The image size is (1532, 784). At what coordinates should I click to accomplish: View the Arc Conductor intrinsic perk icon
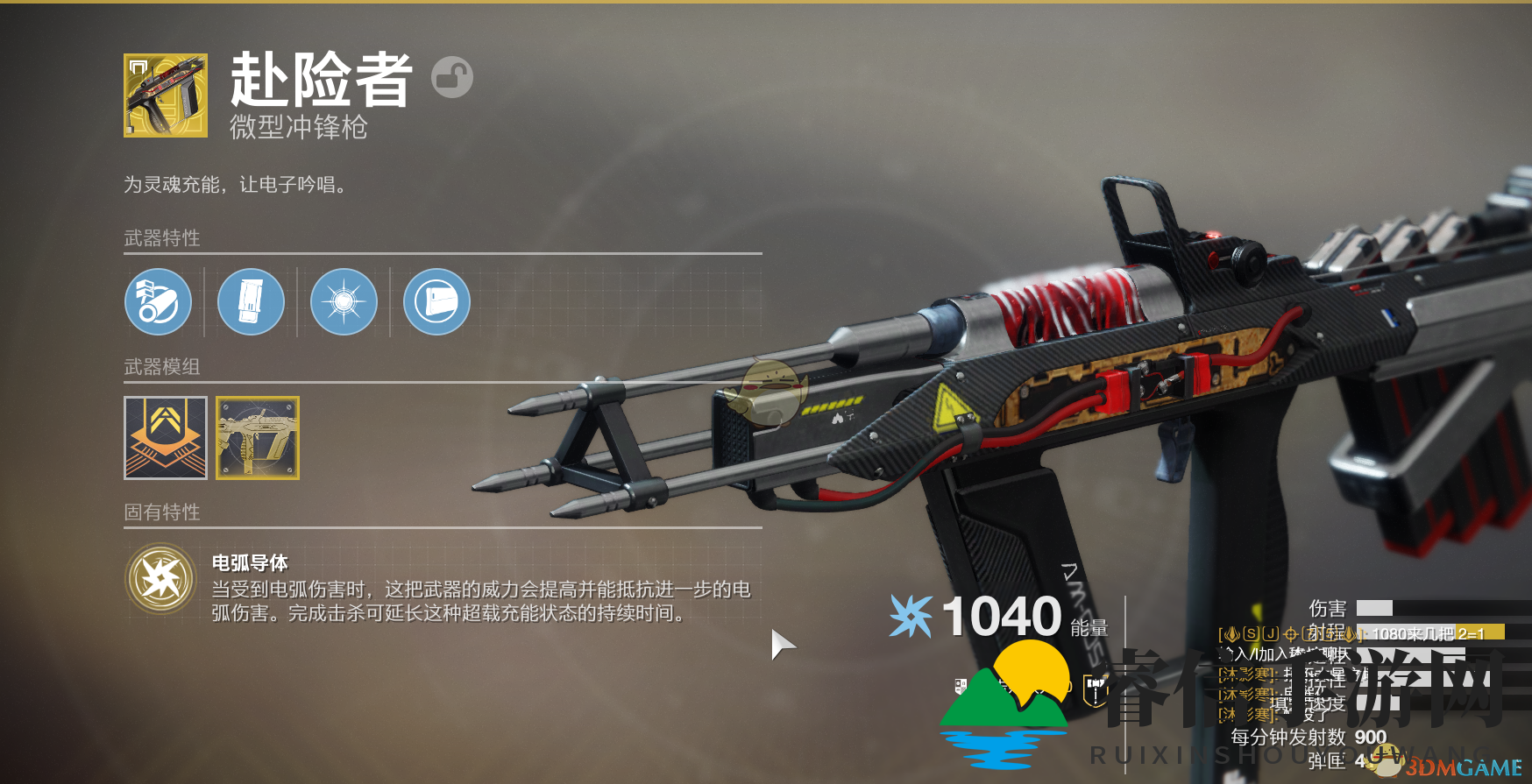click(x=160, y=579)
